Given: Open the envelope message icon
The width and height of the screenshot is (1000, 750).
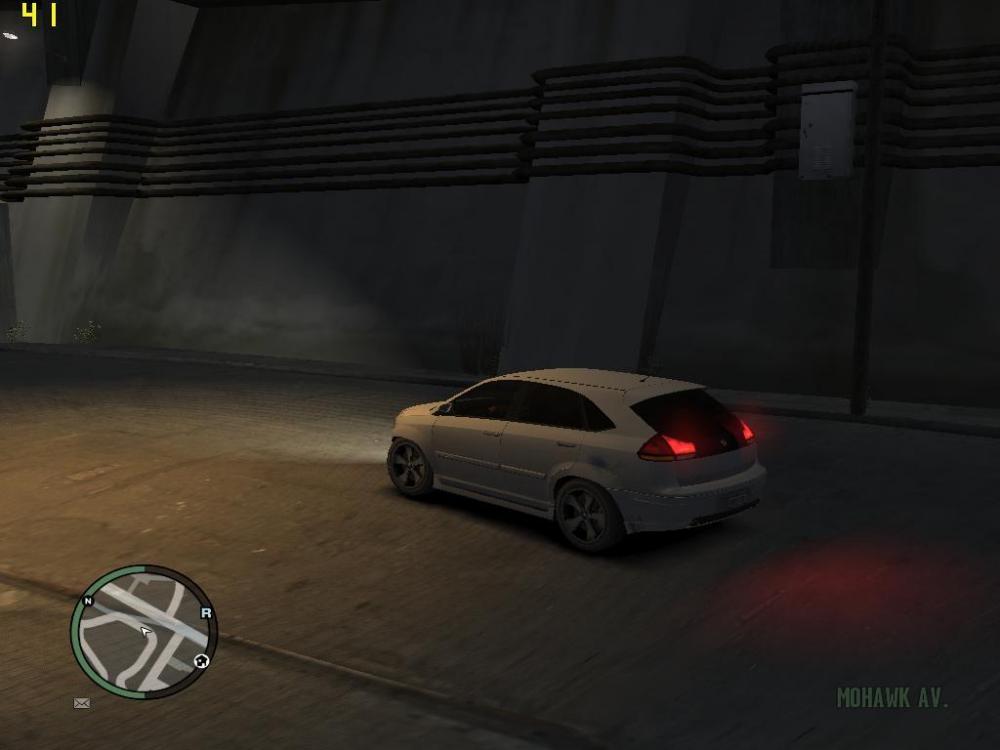Looking at the screenshot, I should click(x=82, y=703).
